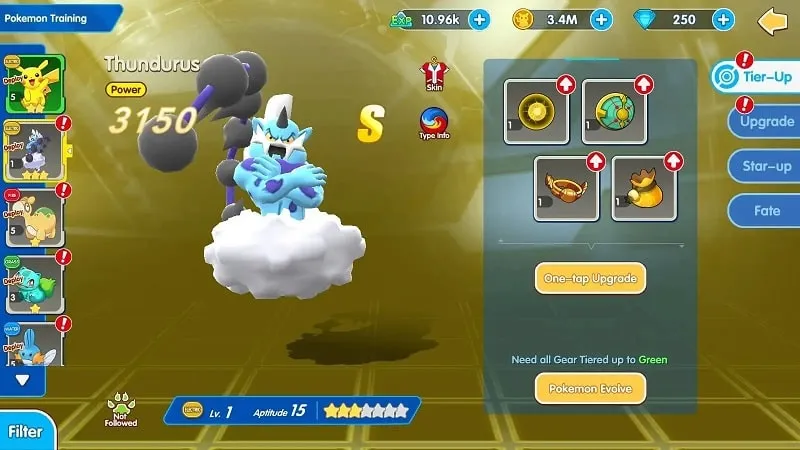The image size is (800, 450).
Task: Switch to the Star-up tab
Action: 766,167
